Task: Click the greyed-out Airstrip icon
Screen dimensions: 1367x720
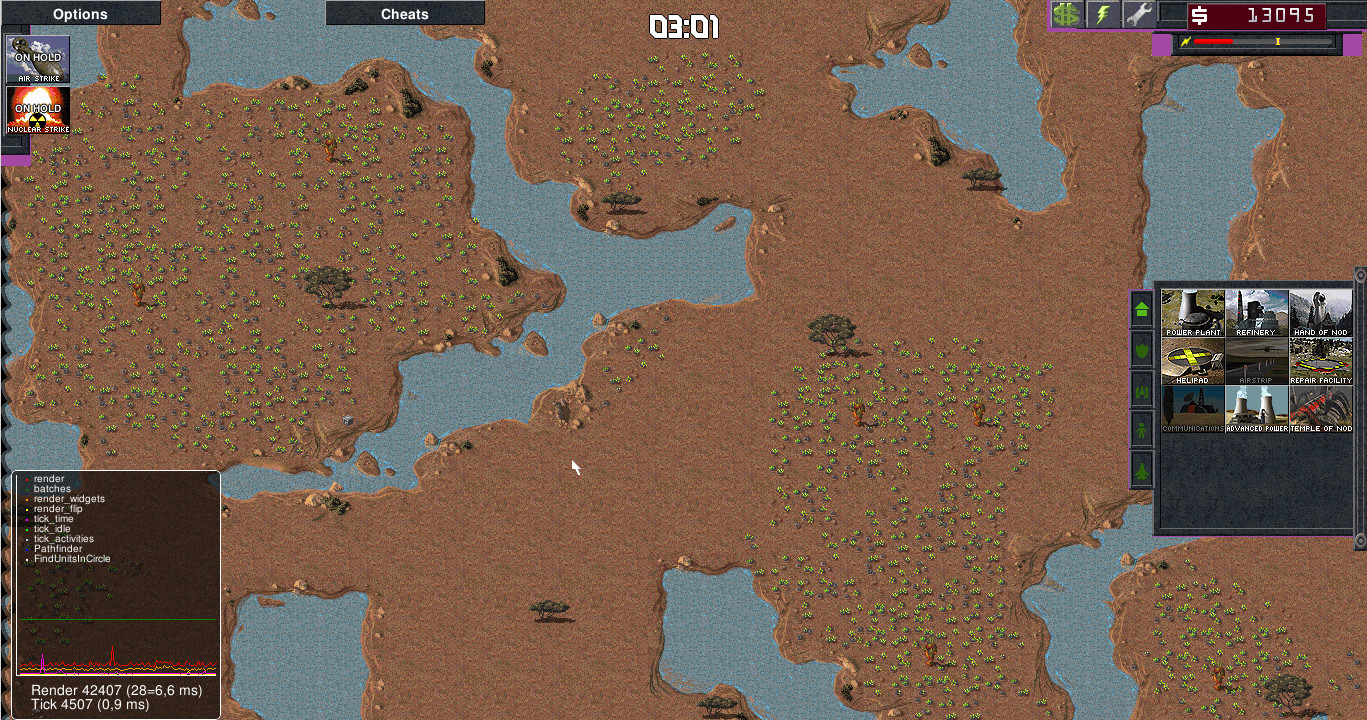Action: point(1256,359)
